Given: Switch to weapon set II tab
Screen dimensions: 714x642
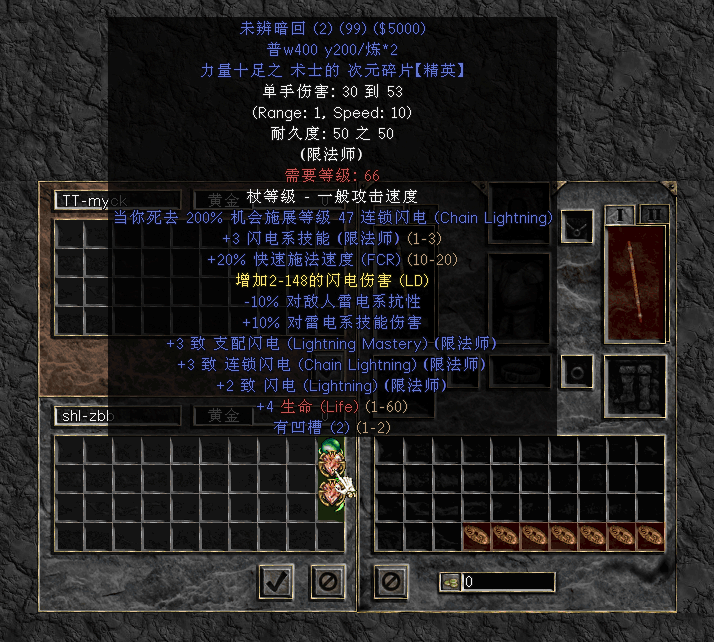Looking at the screenshot, I should click(653, 215).
